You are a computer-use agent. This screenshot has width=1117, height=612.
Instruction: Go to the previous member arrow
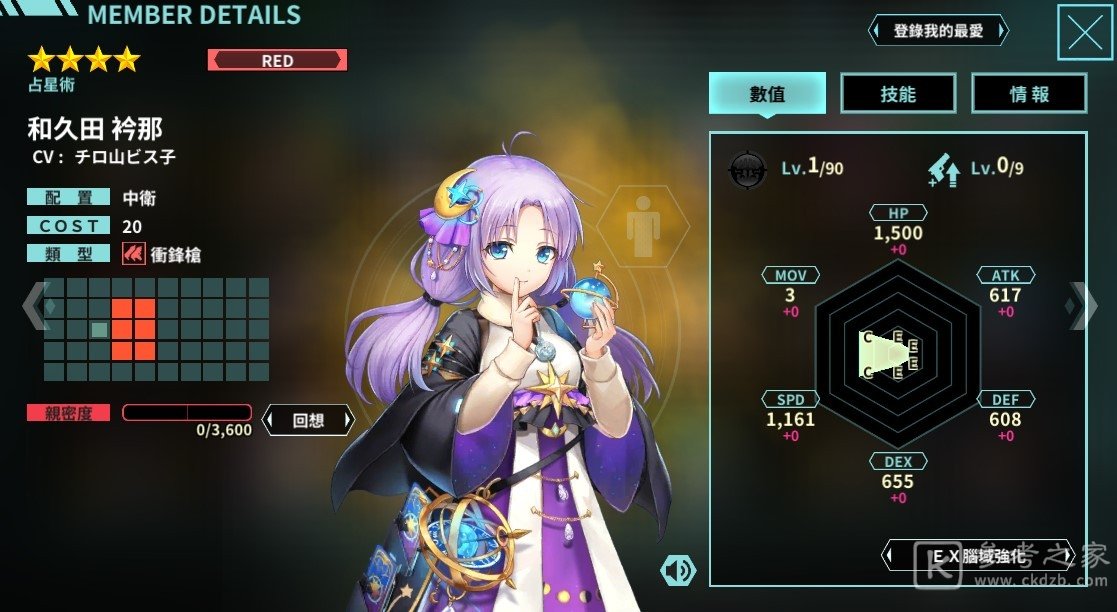pyautogui.click(x=34, y=305)
